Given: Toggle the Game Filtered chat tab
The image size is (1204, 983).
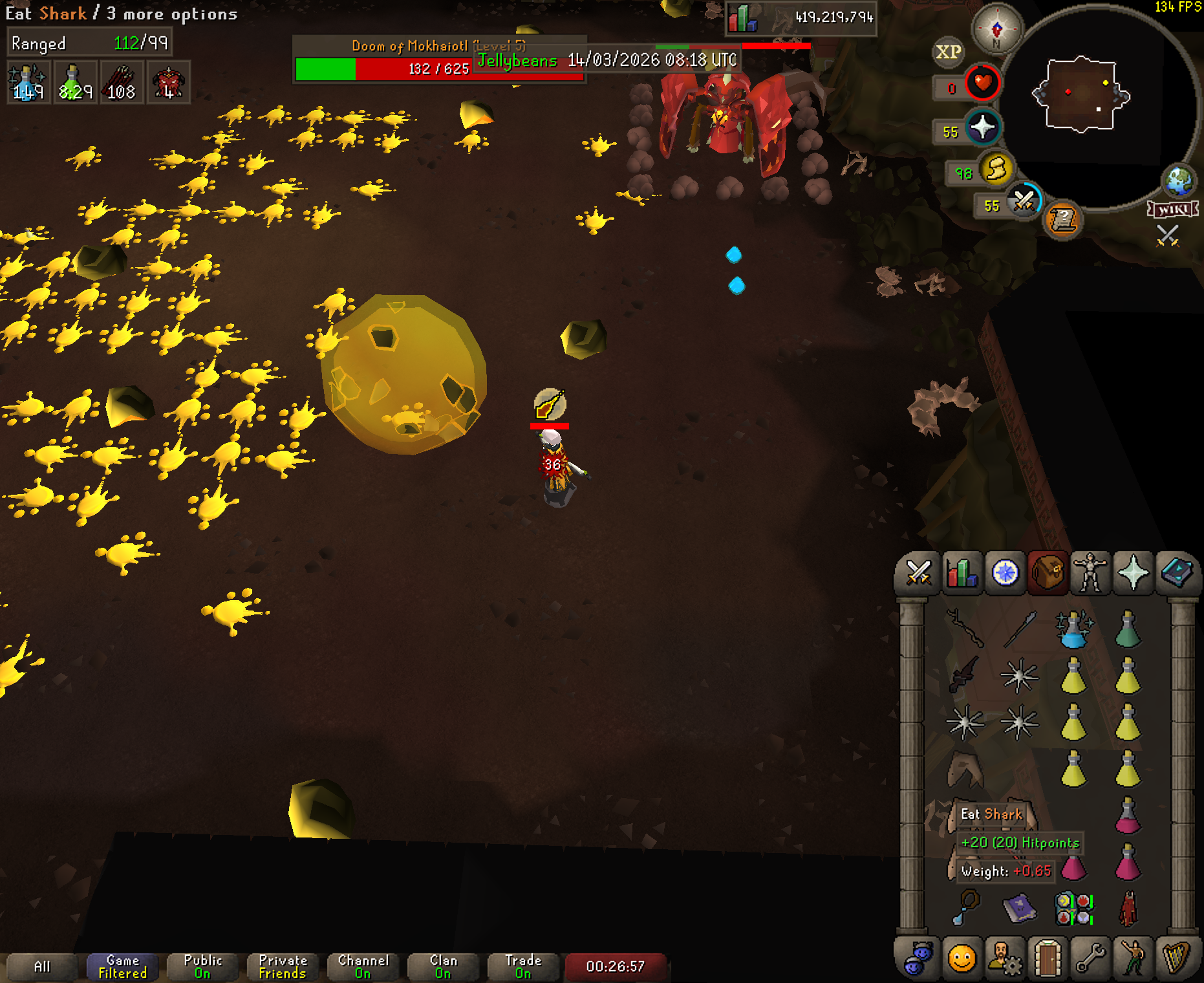Looking at the screenshot, I should [x=122, y=966].
